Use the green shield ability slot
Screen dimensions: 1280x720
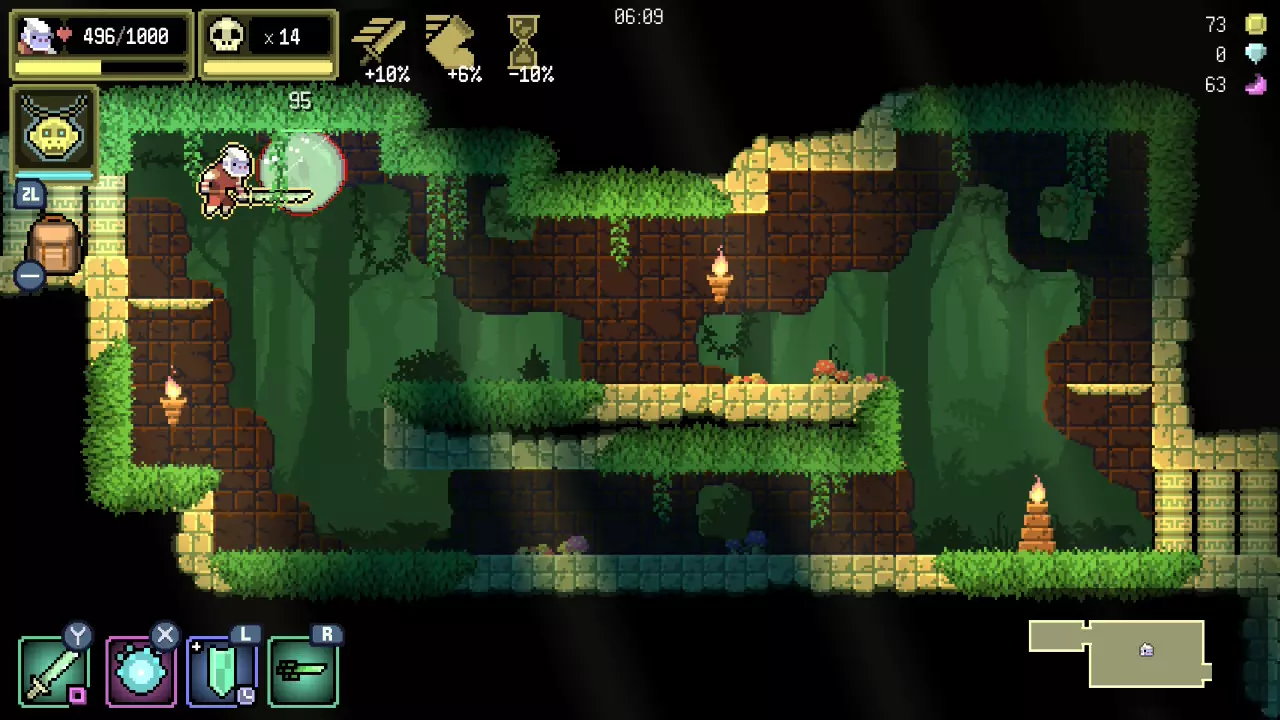tap(221, 672)
